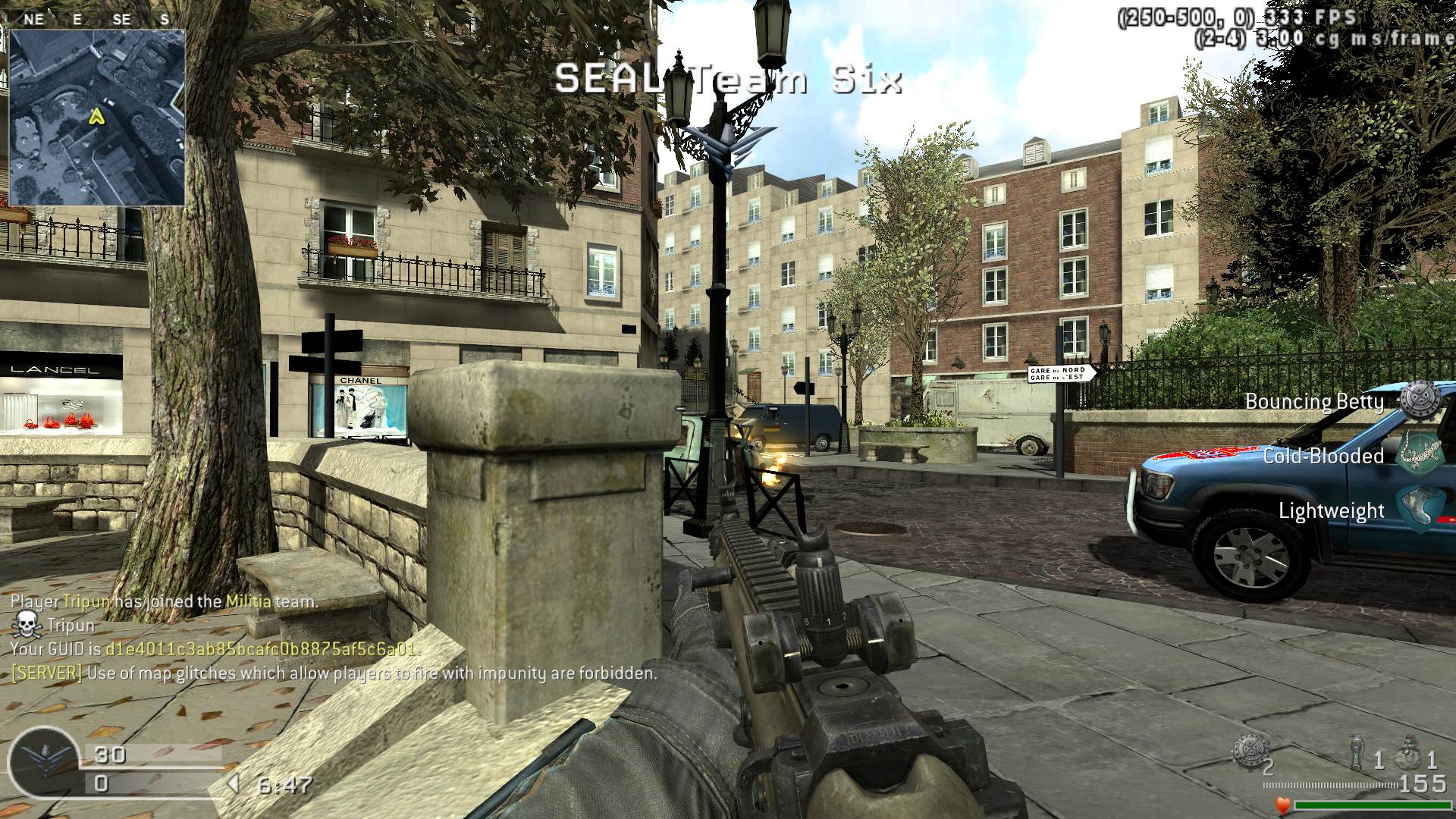
Task: Click the winged rank emblem beside the score
Action: point(44,762)
